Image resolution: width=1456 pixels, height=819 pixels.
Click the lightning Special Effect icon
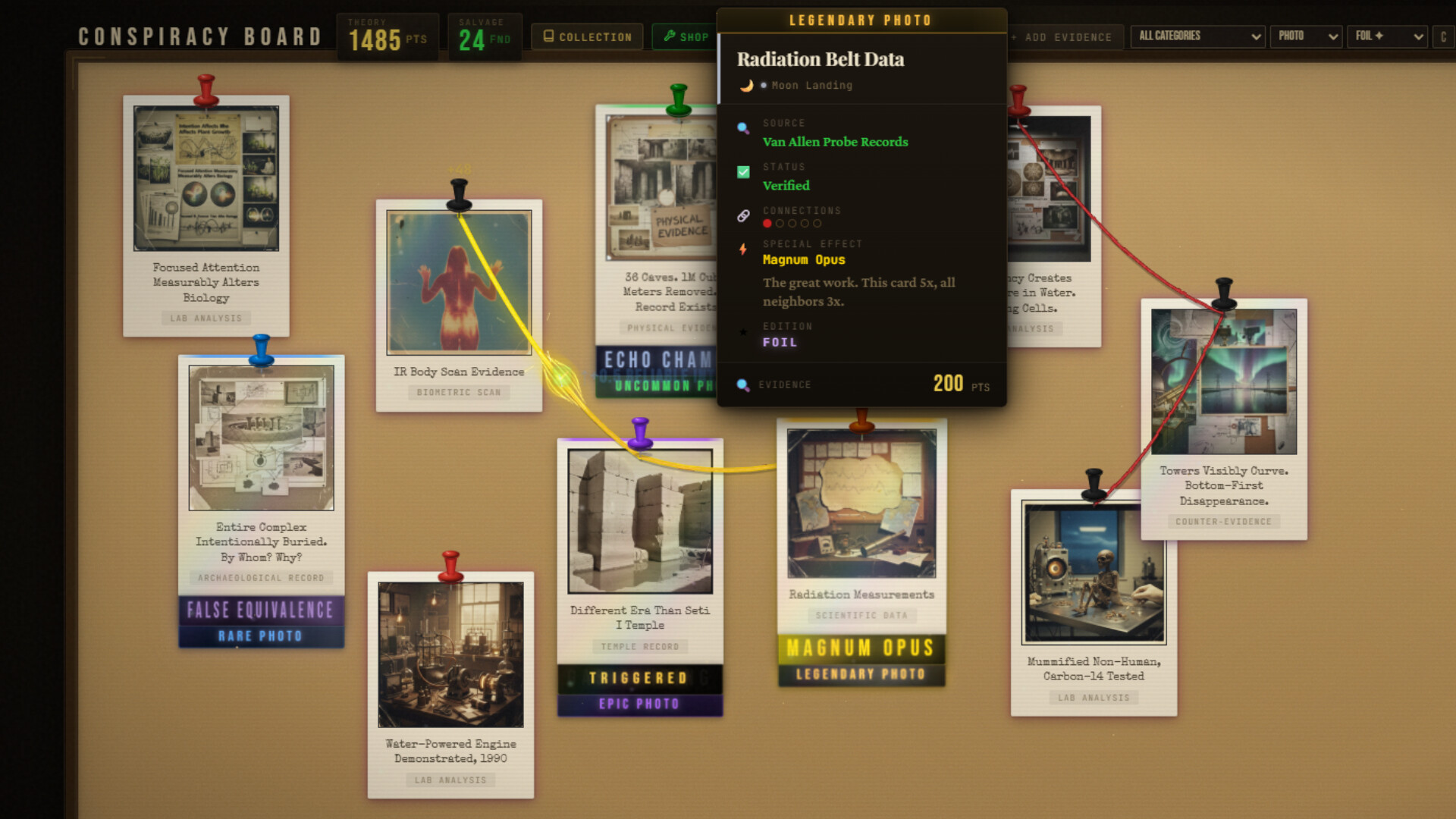(x=742, y=249)
